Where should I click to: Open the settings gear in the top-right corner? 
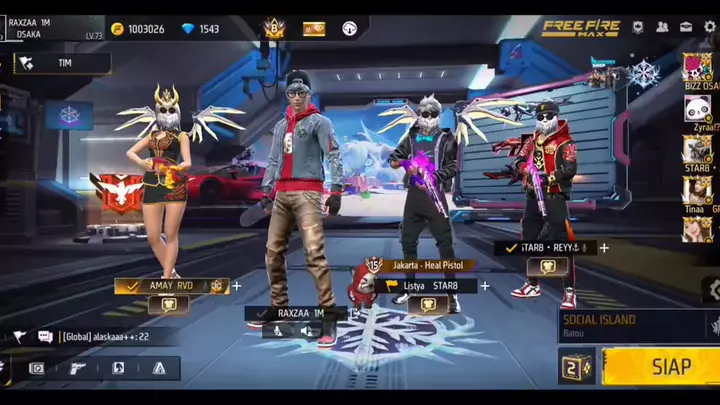[x=711, y=27]
